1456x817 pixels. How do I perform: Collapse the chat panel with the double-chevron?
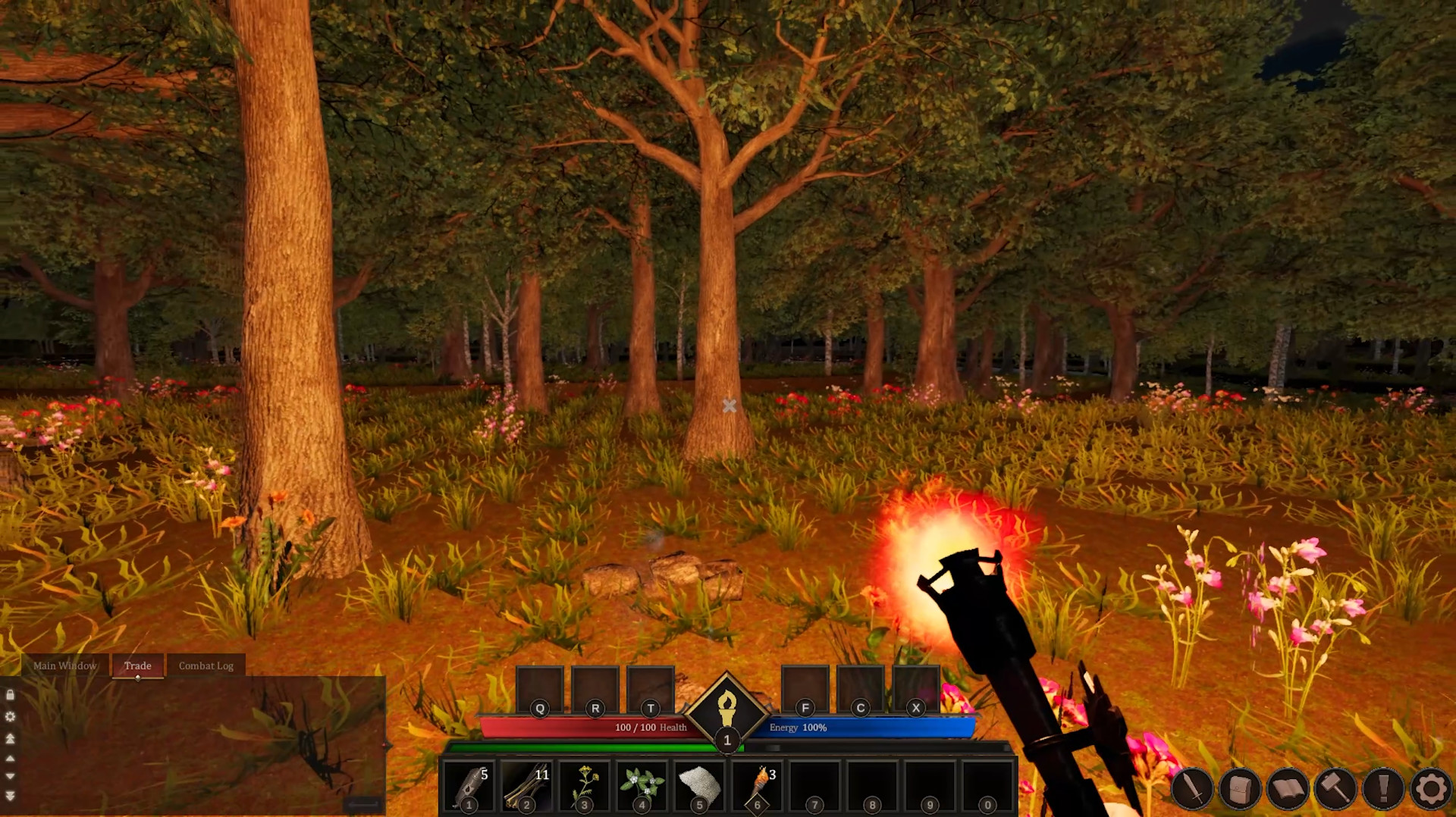click(x=10, y=794)
